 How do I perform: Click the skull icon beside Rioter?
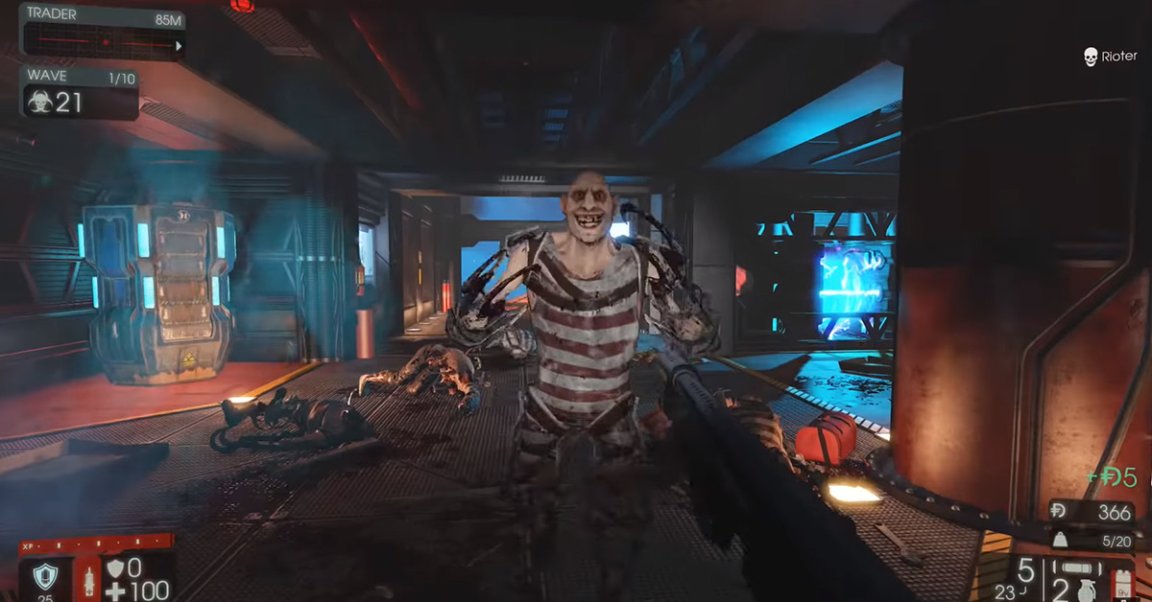click(x=1089, y=56)
